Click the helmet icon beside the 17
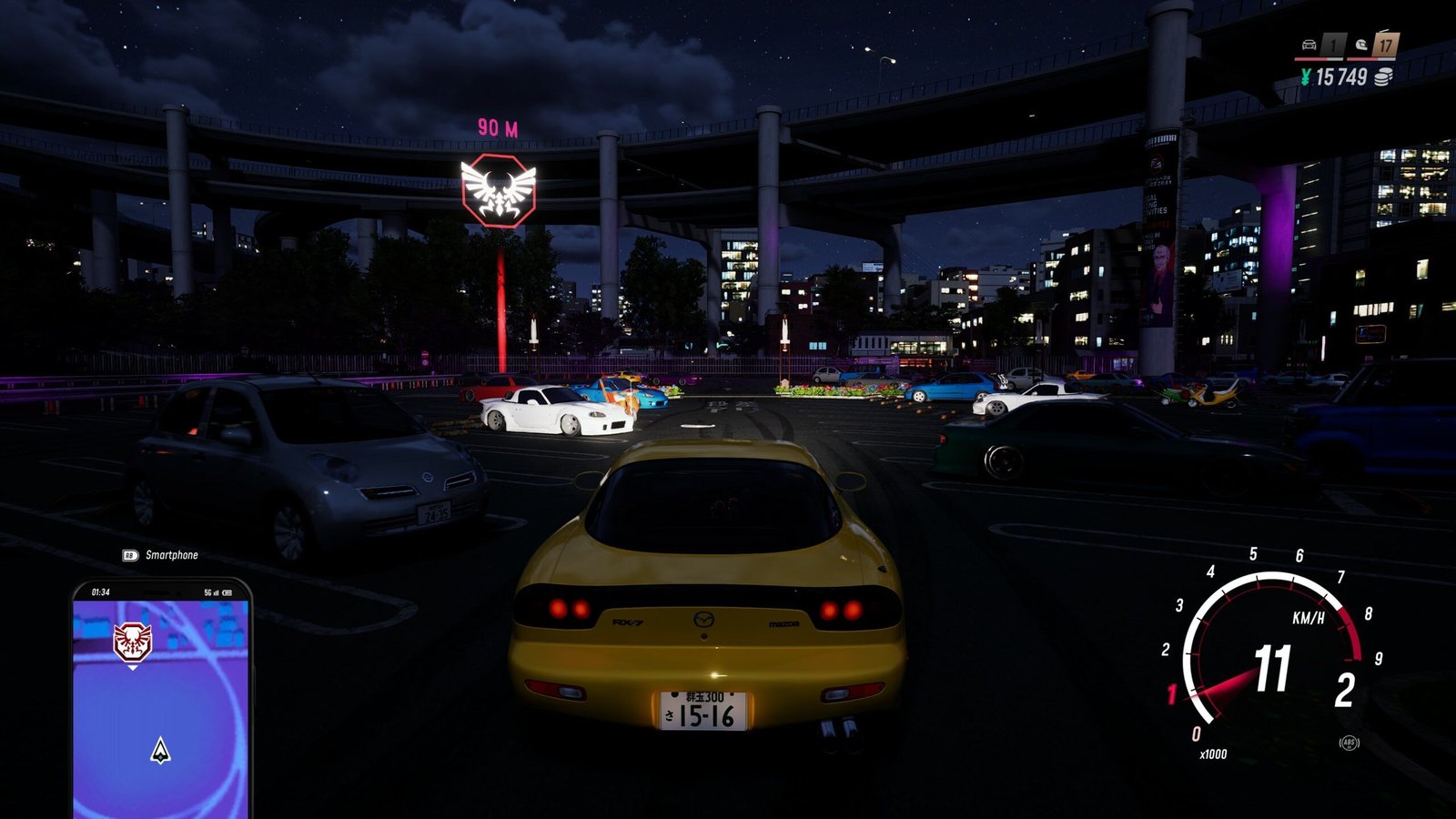Viewport: 1456px width, 819px height. tap(1361, 45)
